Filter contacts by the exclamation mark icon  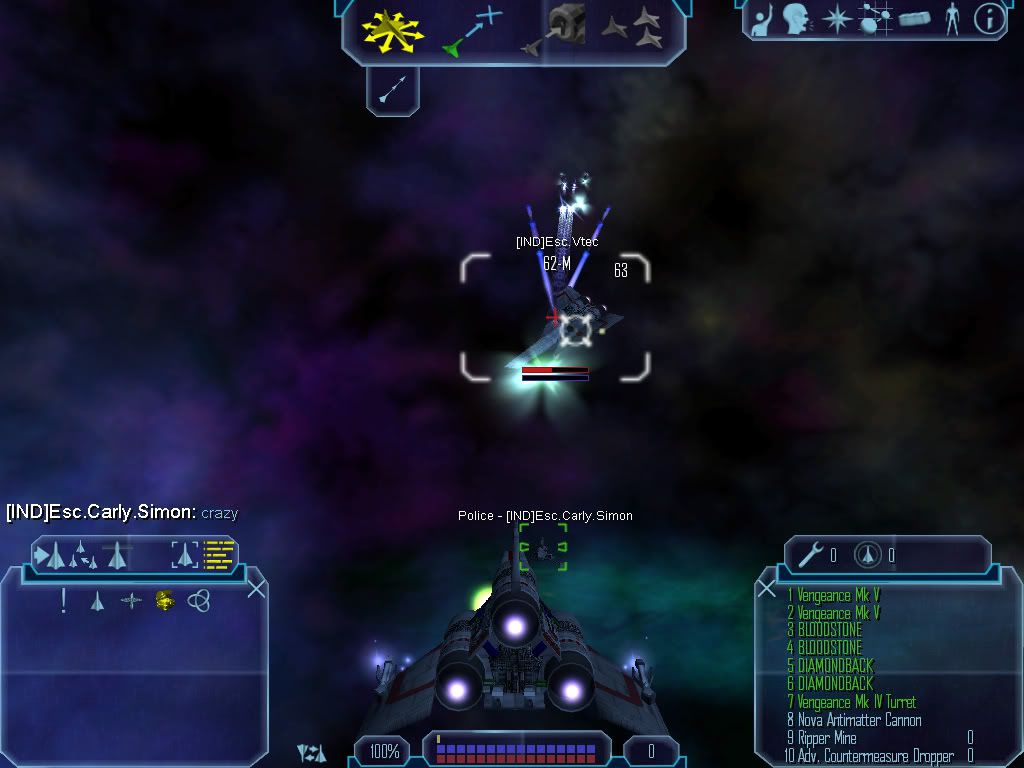pyautogui.click(x=64, y=601)
